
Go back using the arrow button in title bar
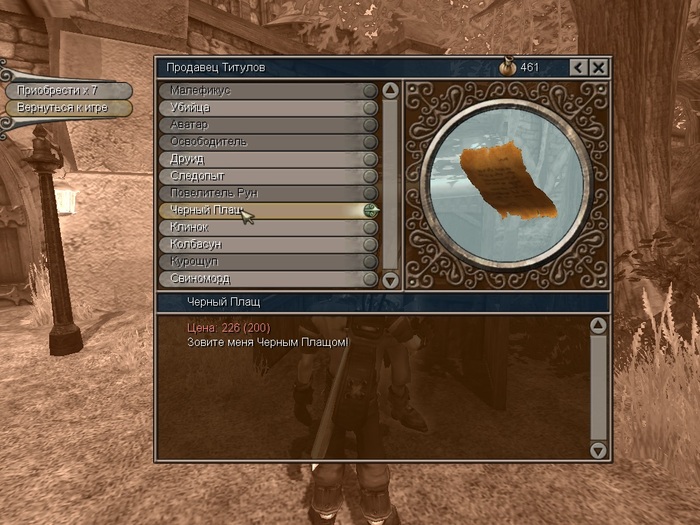point(578,67)
